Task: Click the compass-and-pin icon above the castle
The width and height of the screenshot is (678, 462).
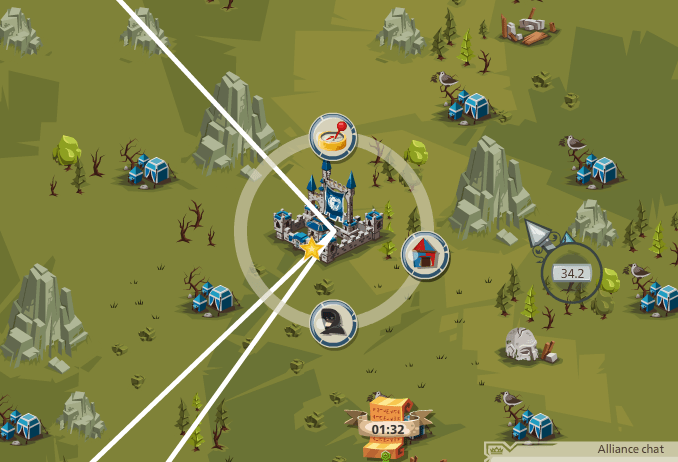Action: (x=333, y=137)
